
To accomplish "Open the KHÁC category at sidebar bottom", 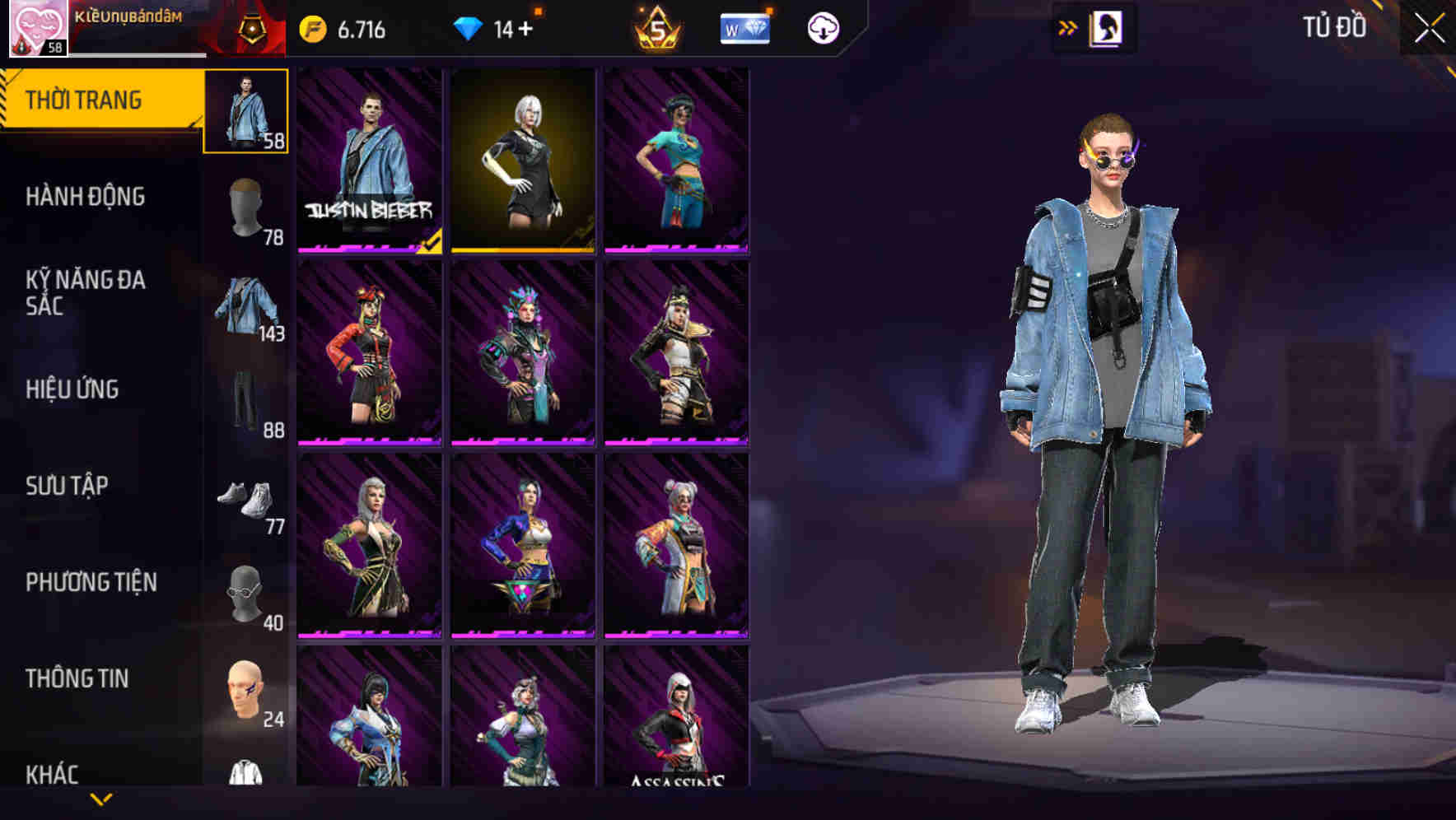I will [x=51, y=774].
